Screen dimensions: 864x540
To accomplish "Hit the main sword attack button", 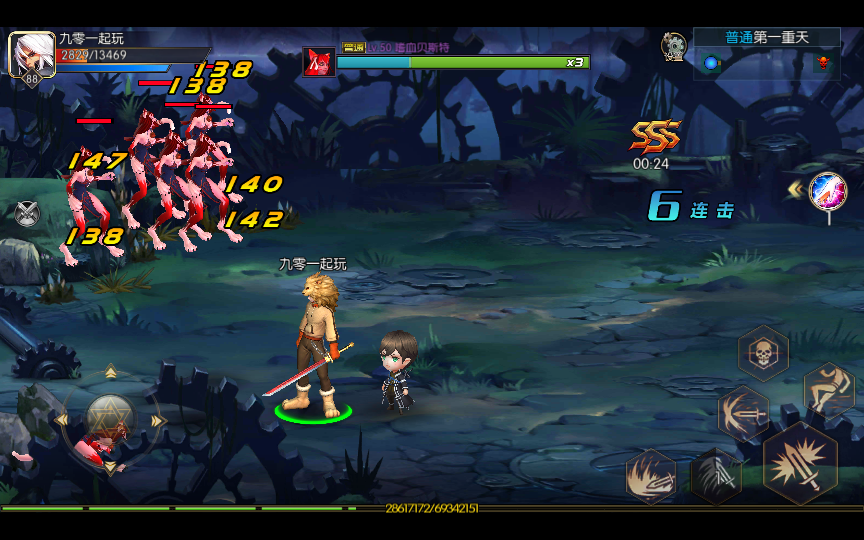I will click(x=800, y=462).
